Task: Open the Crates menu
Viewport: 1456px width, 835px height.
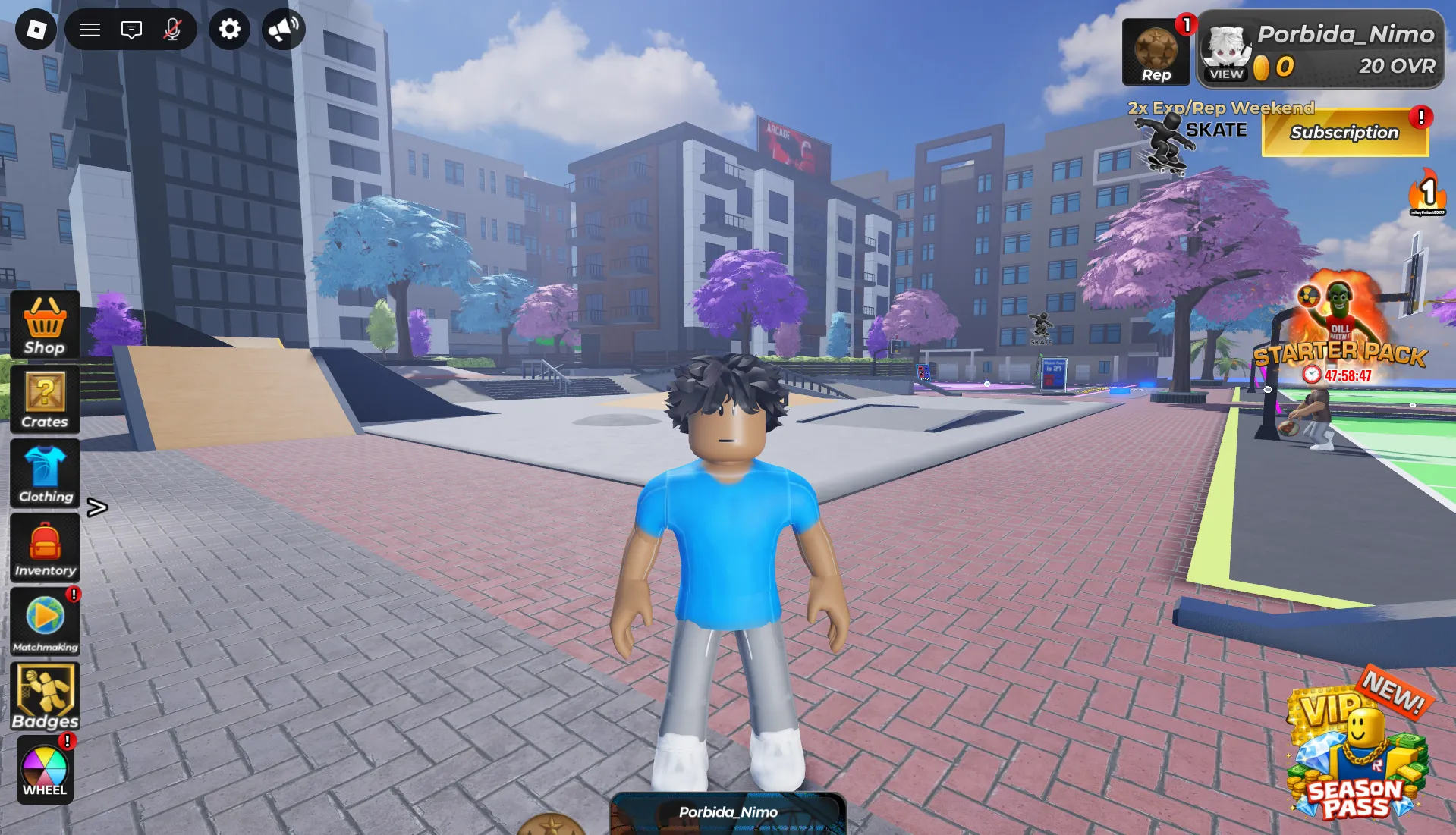Action: (x=45, y=400)
